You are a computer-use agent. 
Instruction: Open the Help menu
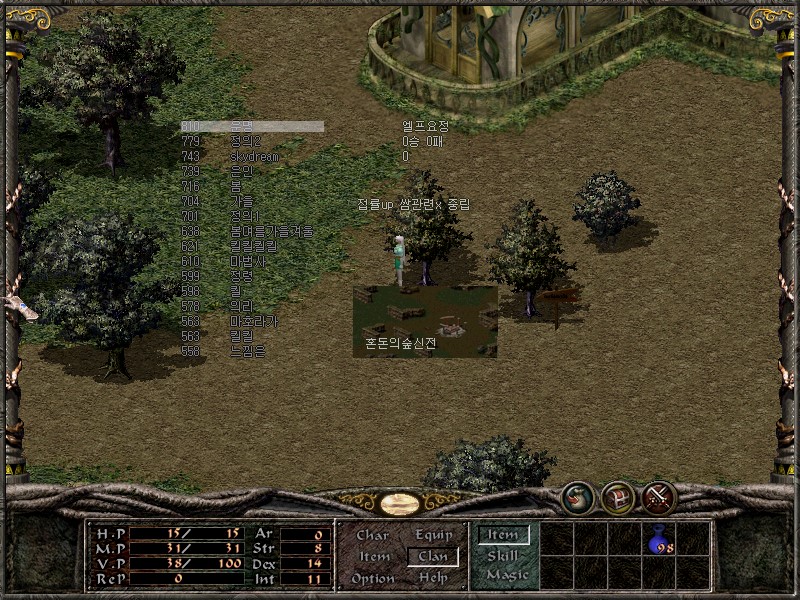pos(433,578)
